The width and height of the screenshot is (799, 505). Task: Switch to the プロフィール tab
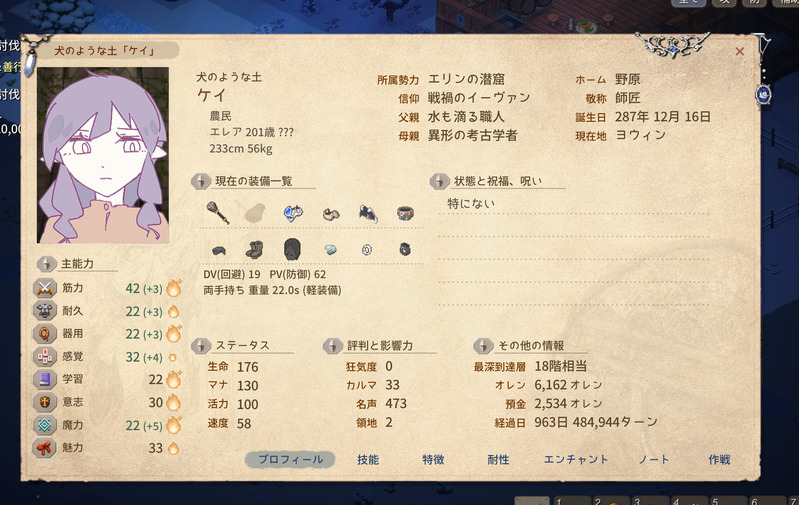(x=290, y=460)
